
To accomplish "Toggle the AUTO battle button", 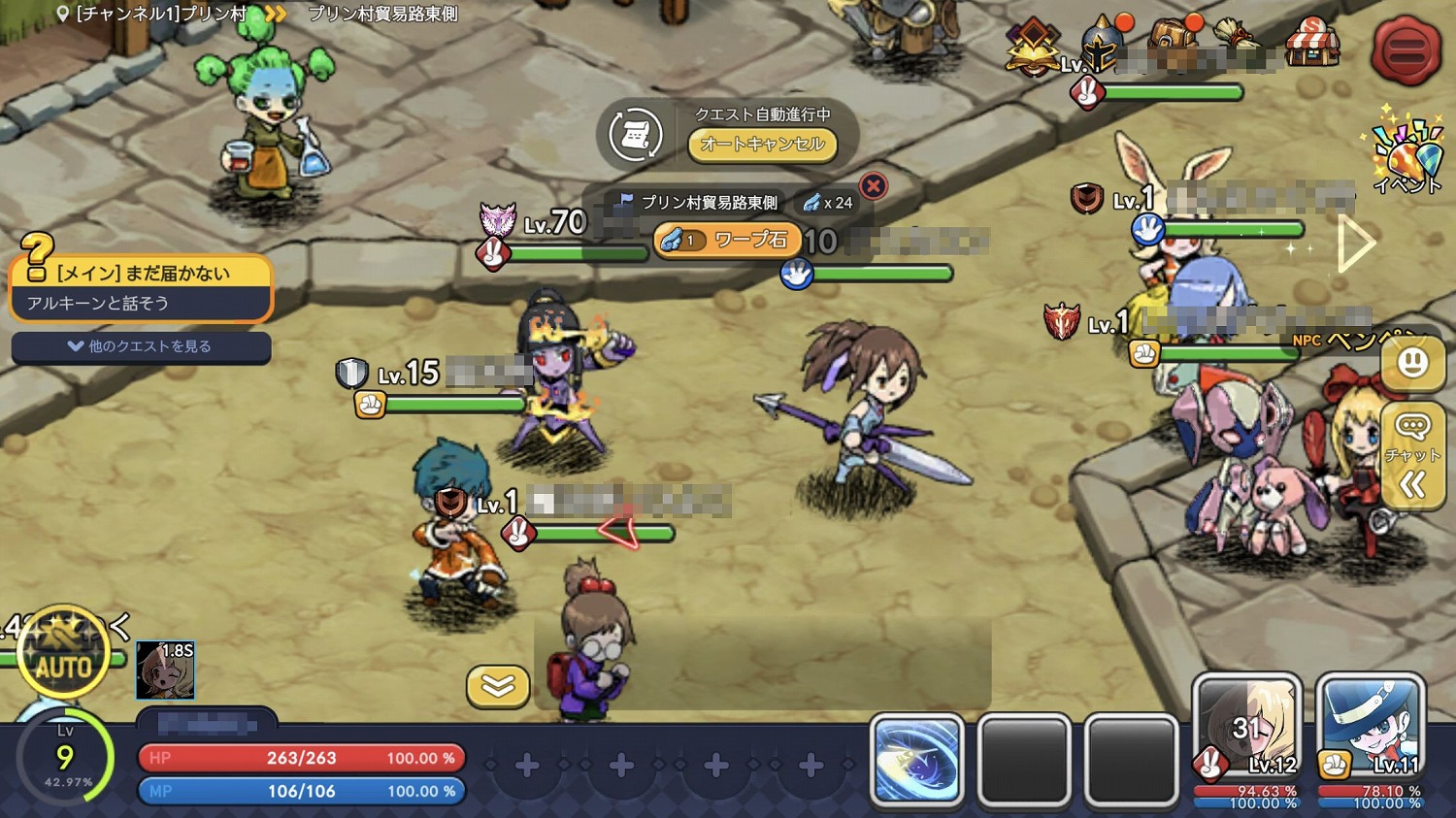I will click(63, 665).
